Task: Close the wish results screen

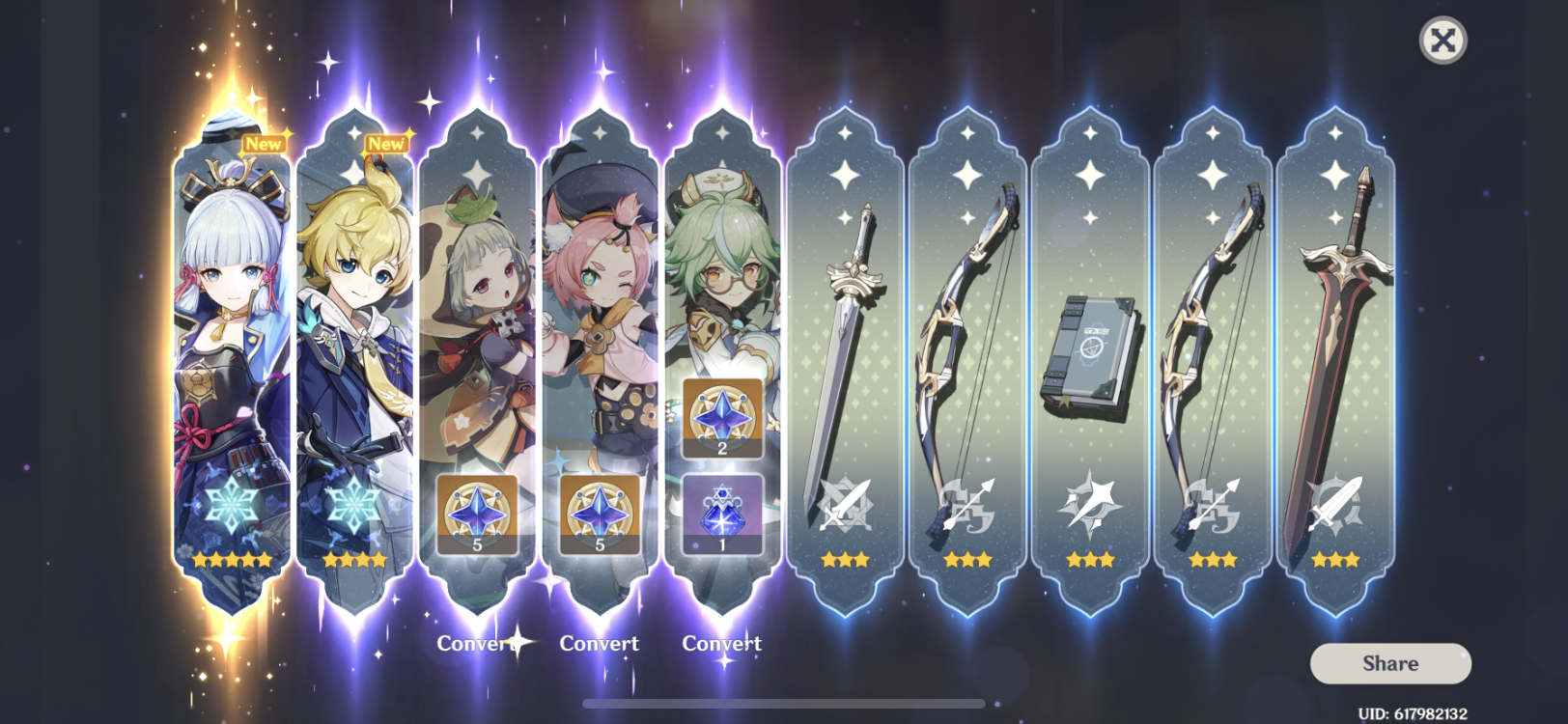Action: [x=1441, y=41]
